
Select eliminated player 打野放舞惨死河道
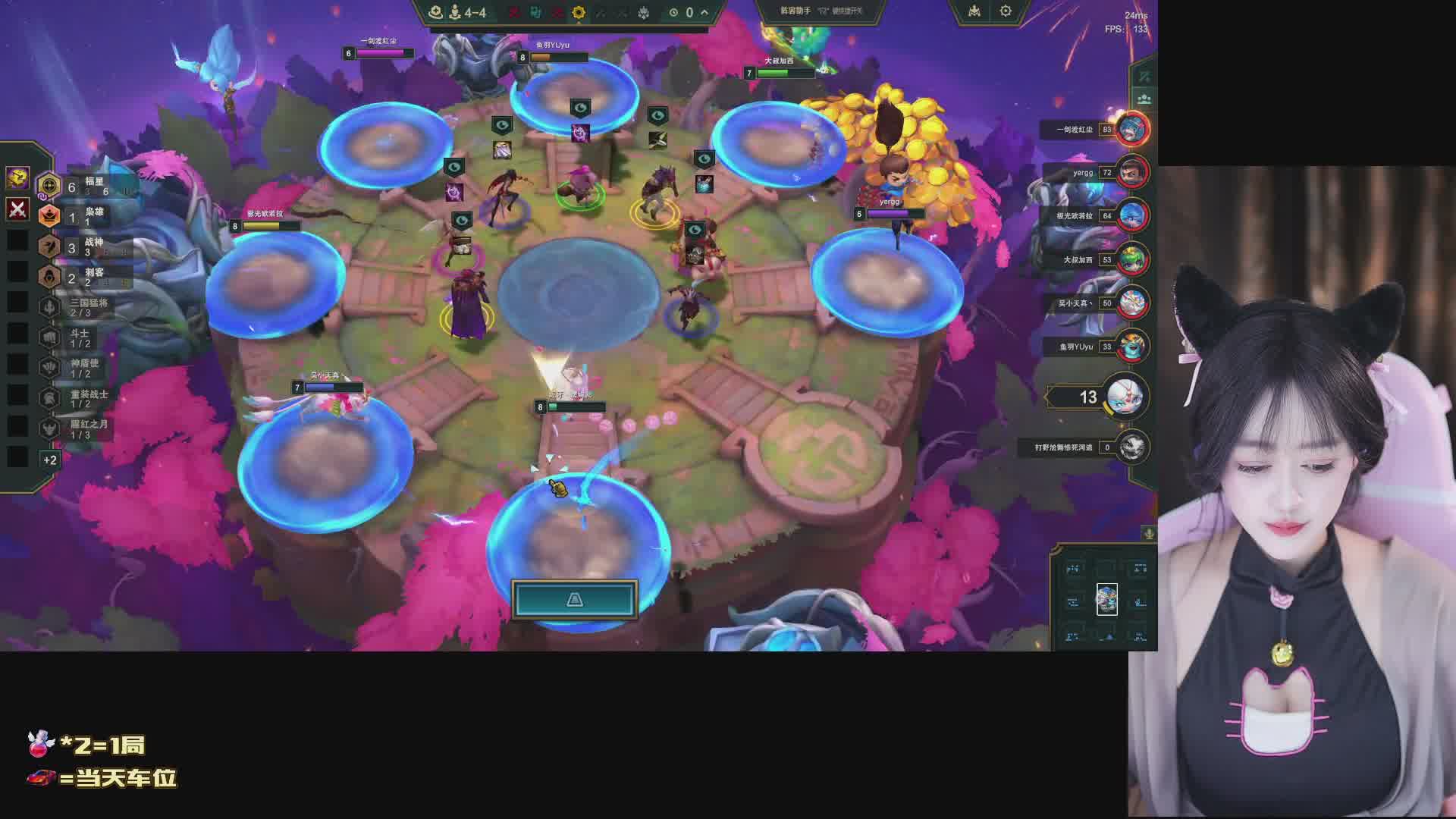(x=1133, y=447)
